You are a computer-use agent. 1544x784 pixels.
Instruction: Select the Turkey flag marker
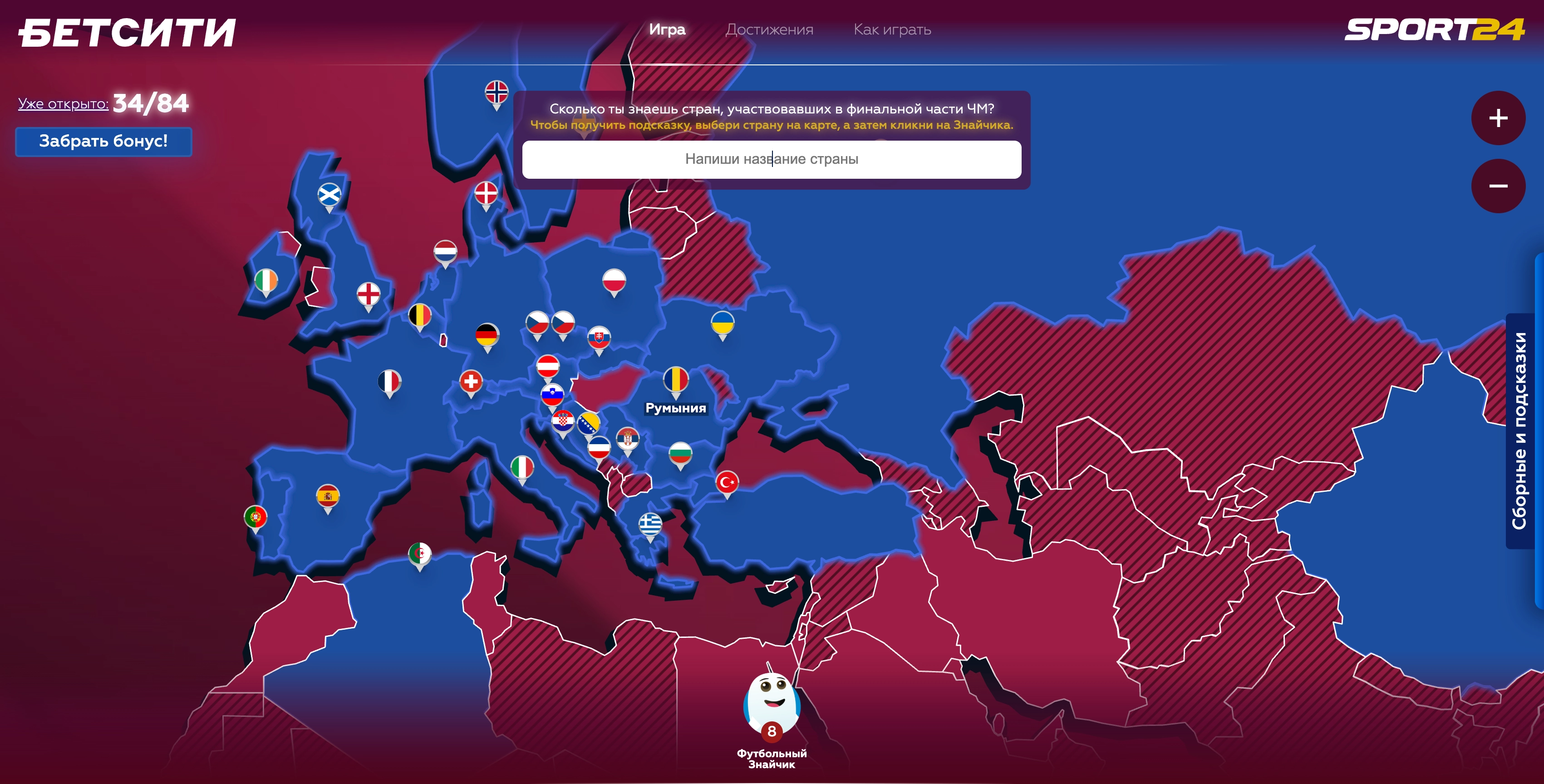(x=727, y=481)
